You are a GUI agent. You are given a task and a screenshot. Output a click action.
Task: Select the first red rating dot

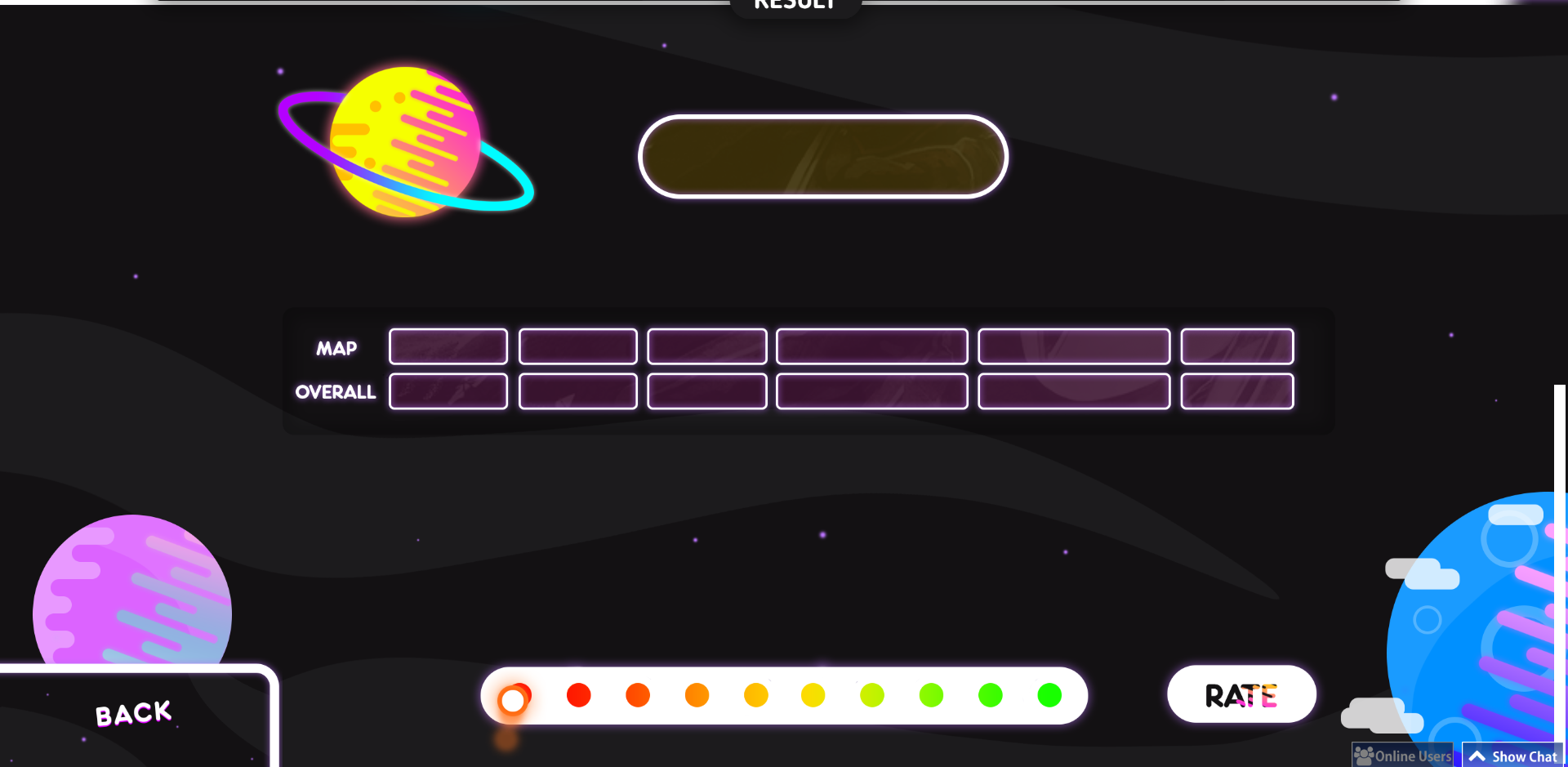(580, 696)
